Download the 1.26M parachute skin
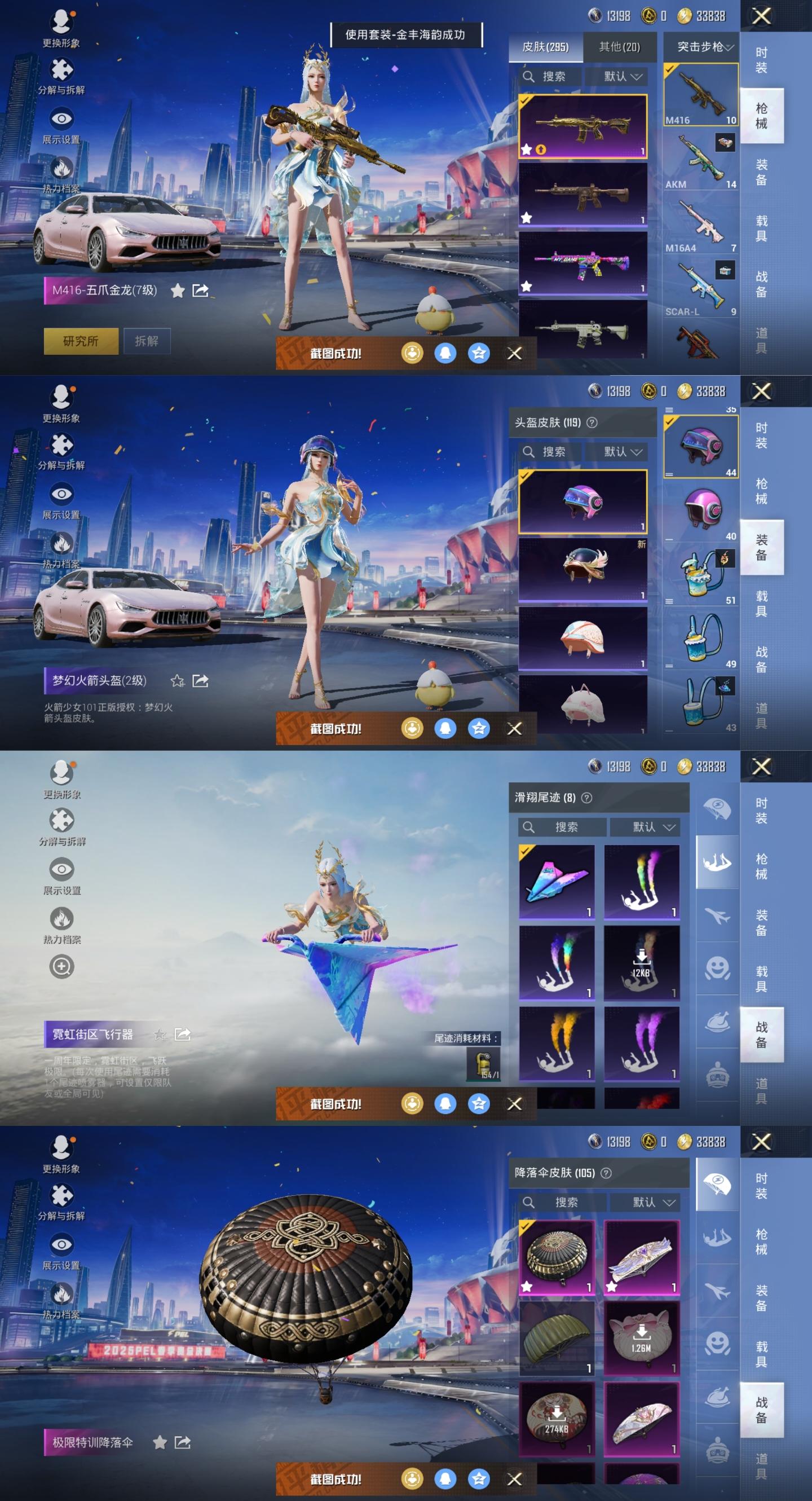This screenshot has height=1501, width=812. 641,1338
